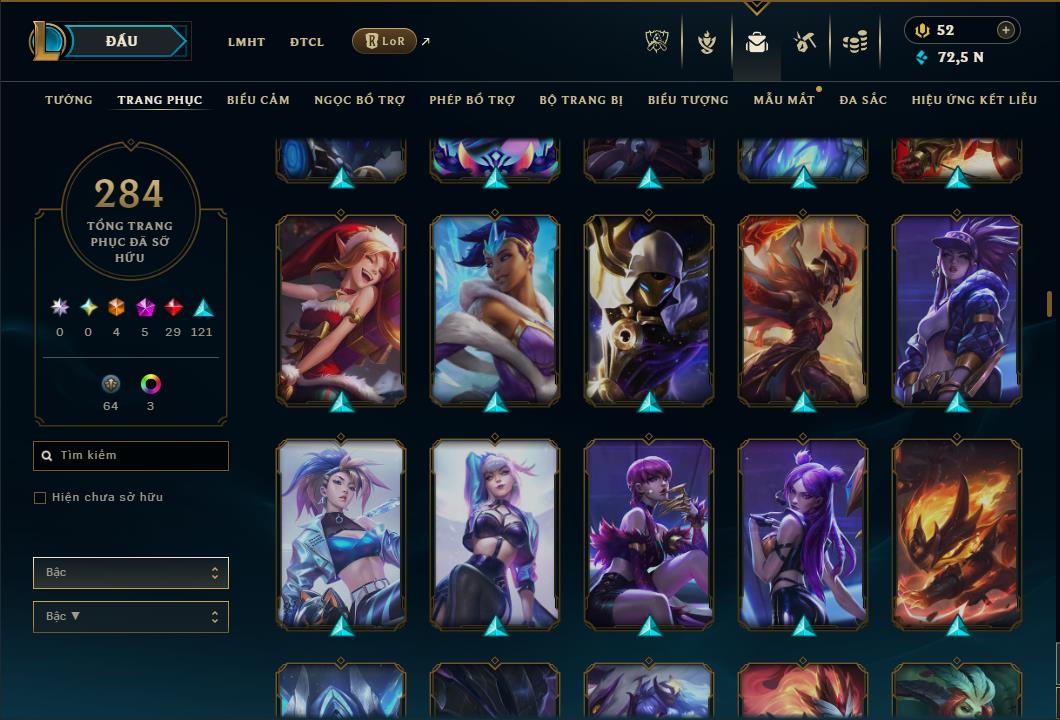
Task: Open the BIỂU CẢM tab
Action: tap(258, 100)
